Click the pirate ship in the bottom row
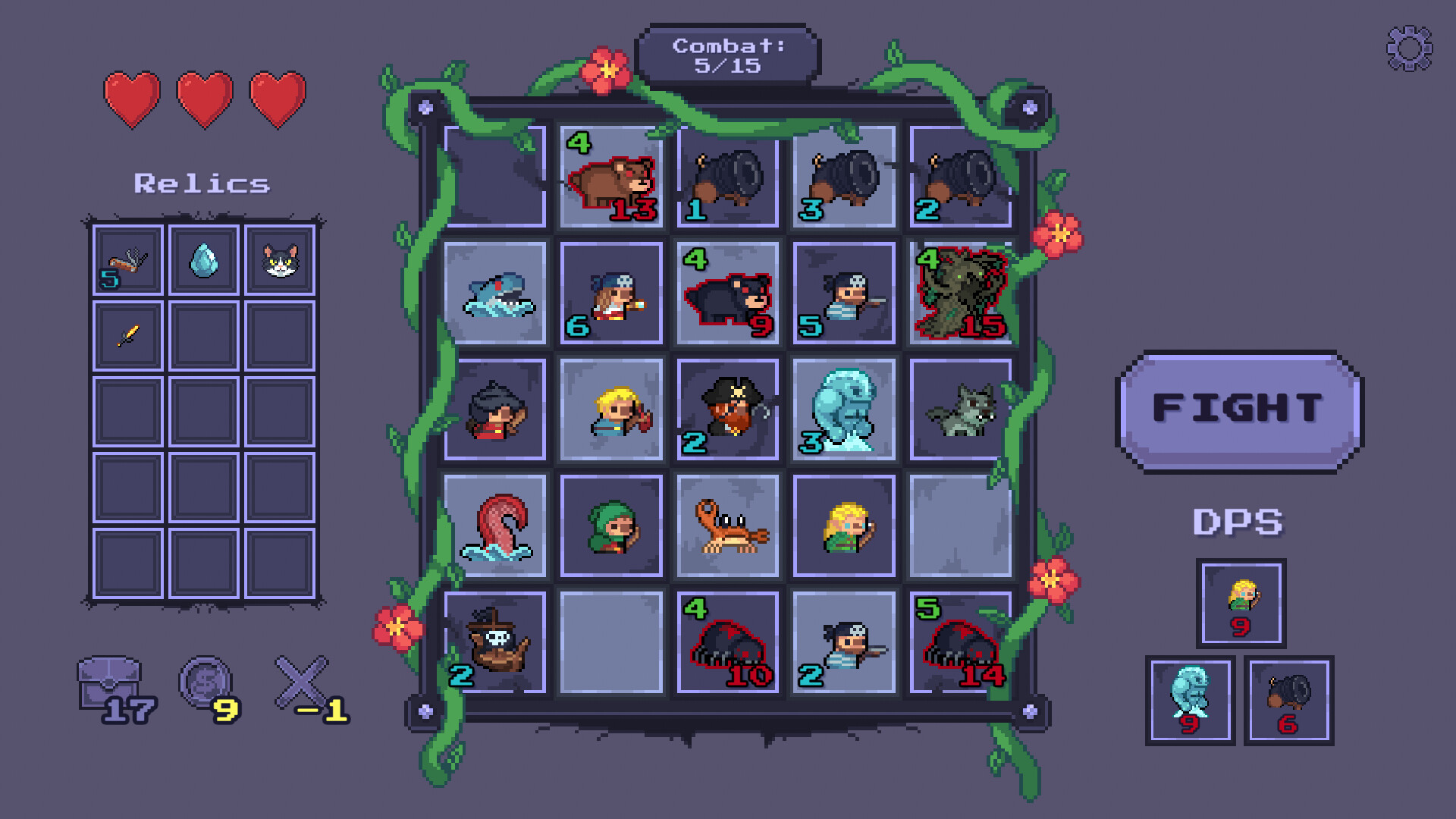Viewport: 1456px width, 819px height. (x=496, y=641)
